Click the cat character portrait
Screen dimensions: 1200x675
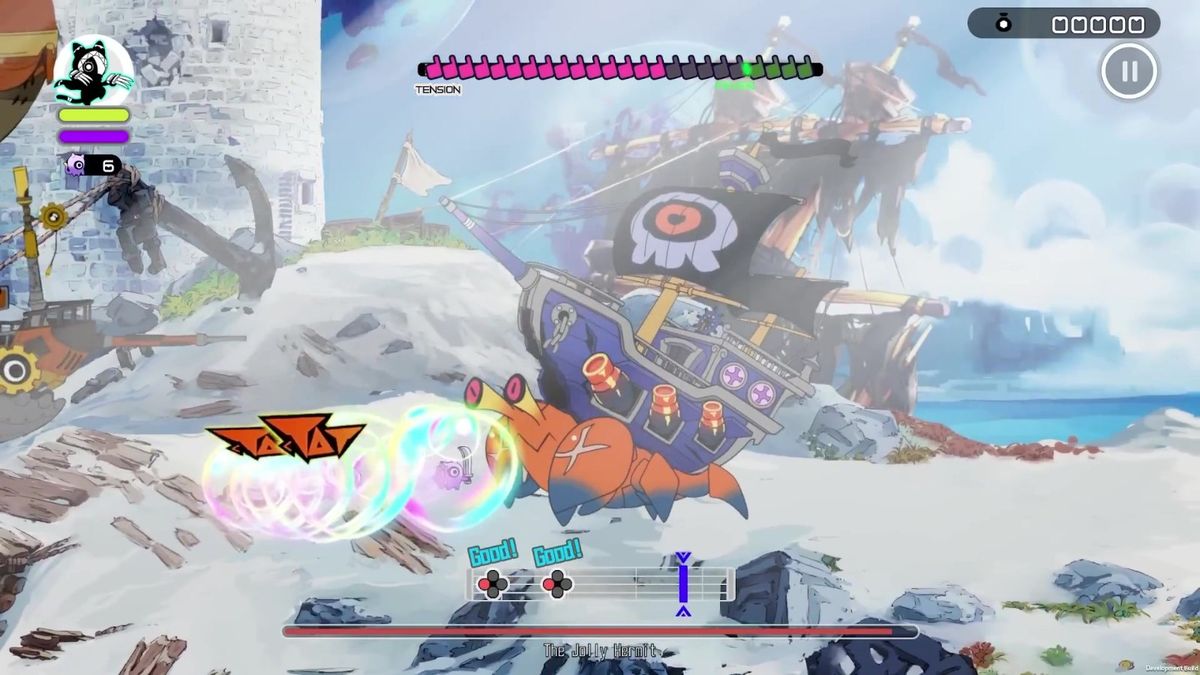(x=93, y=70)
